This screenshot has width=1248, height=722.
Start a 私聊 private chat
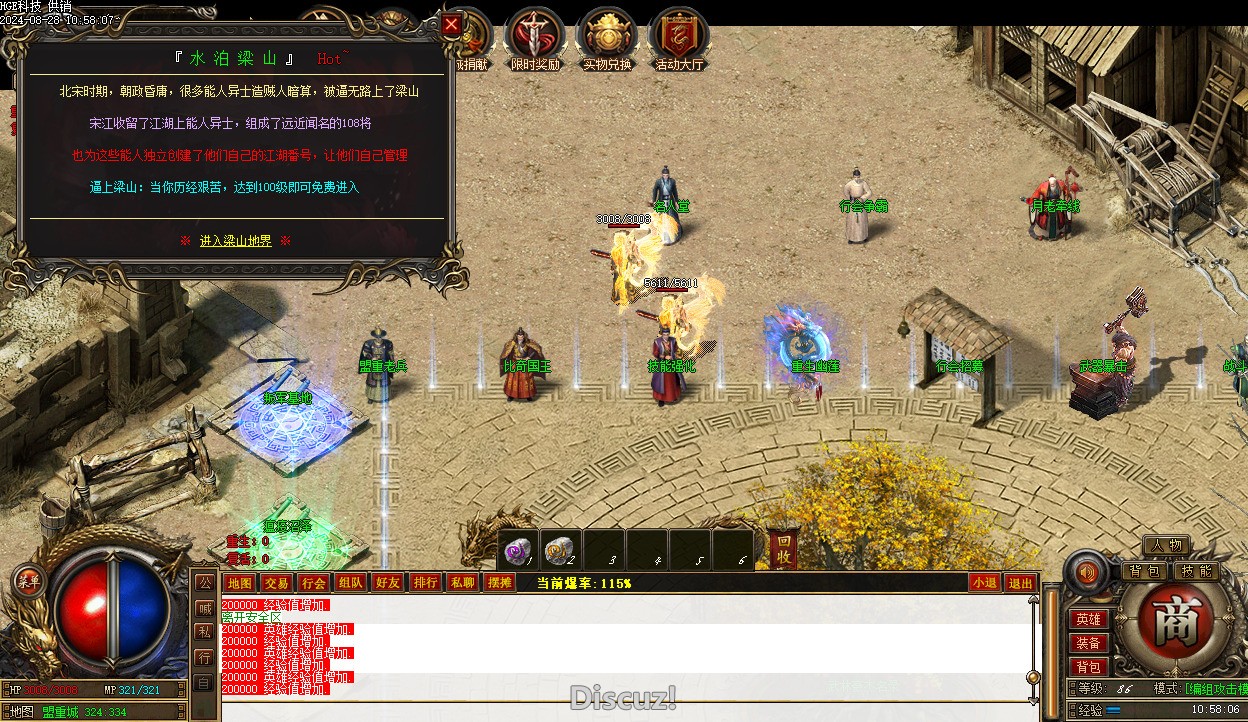462,583
